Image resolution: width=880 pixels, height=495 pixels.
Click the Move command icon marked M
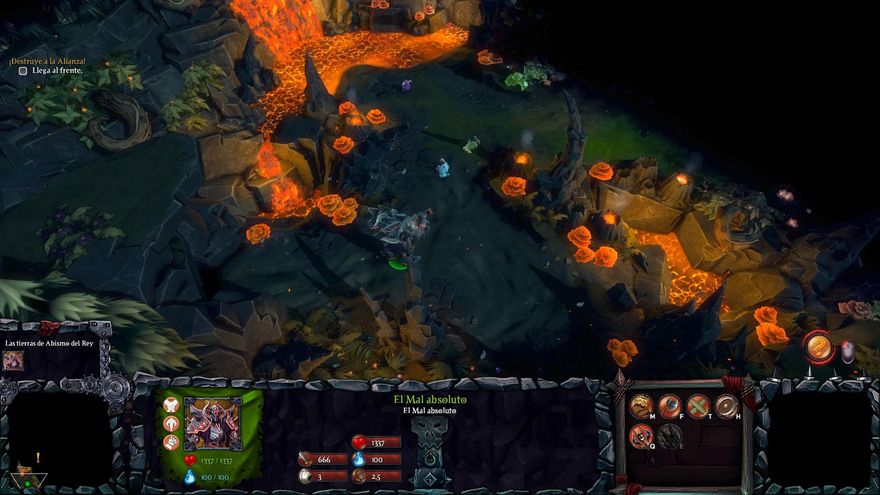(x=641, y=406)
